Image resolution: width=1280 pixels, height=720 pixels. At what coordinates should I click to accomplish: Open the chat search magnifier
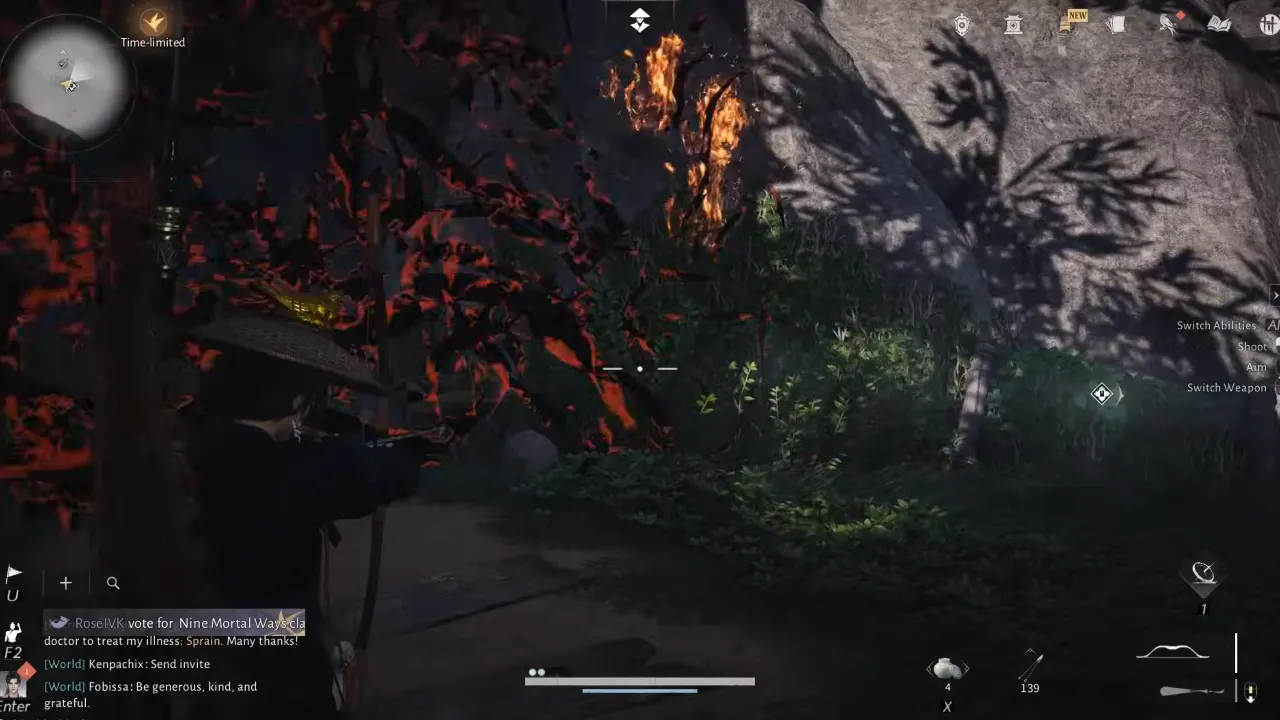coord(112,583)
